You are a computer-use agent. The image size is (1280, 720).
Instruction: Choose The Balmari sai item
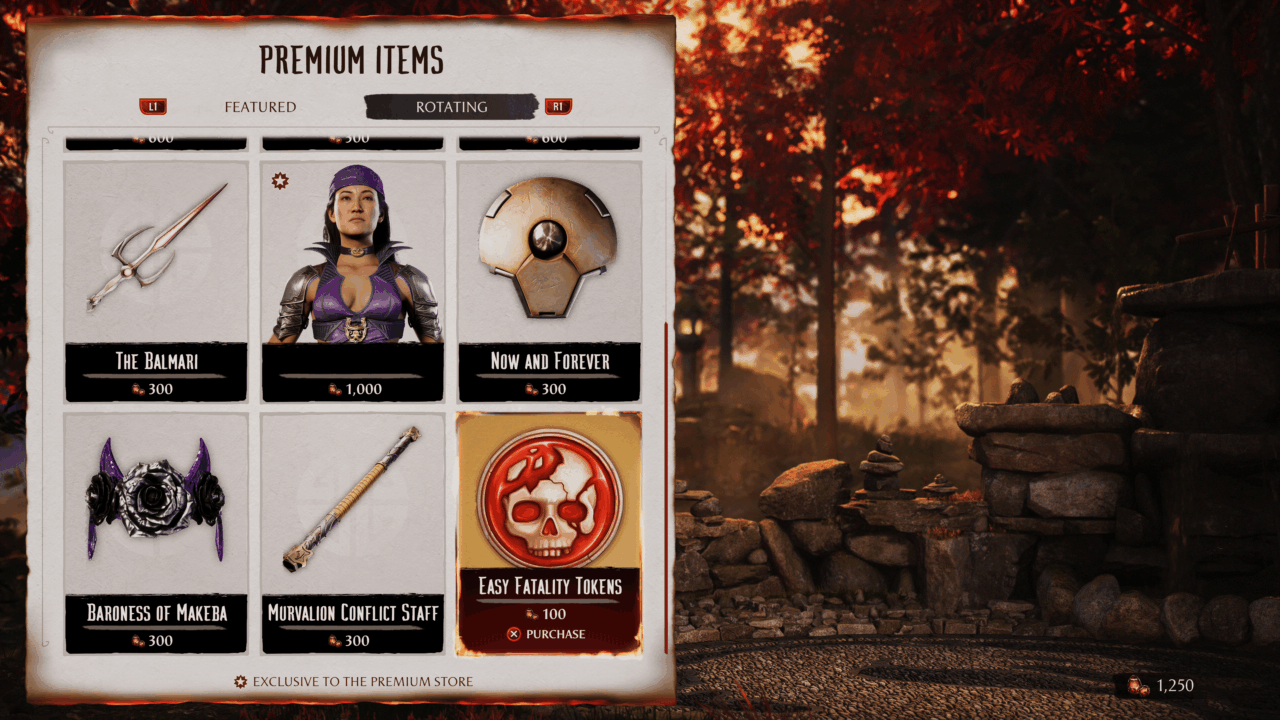point(156,280)
